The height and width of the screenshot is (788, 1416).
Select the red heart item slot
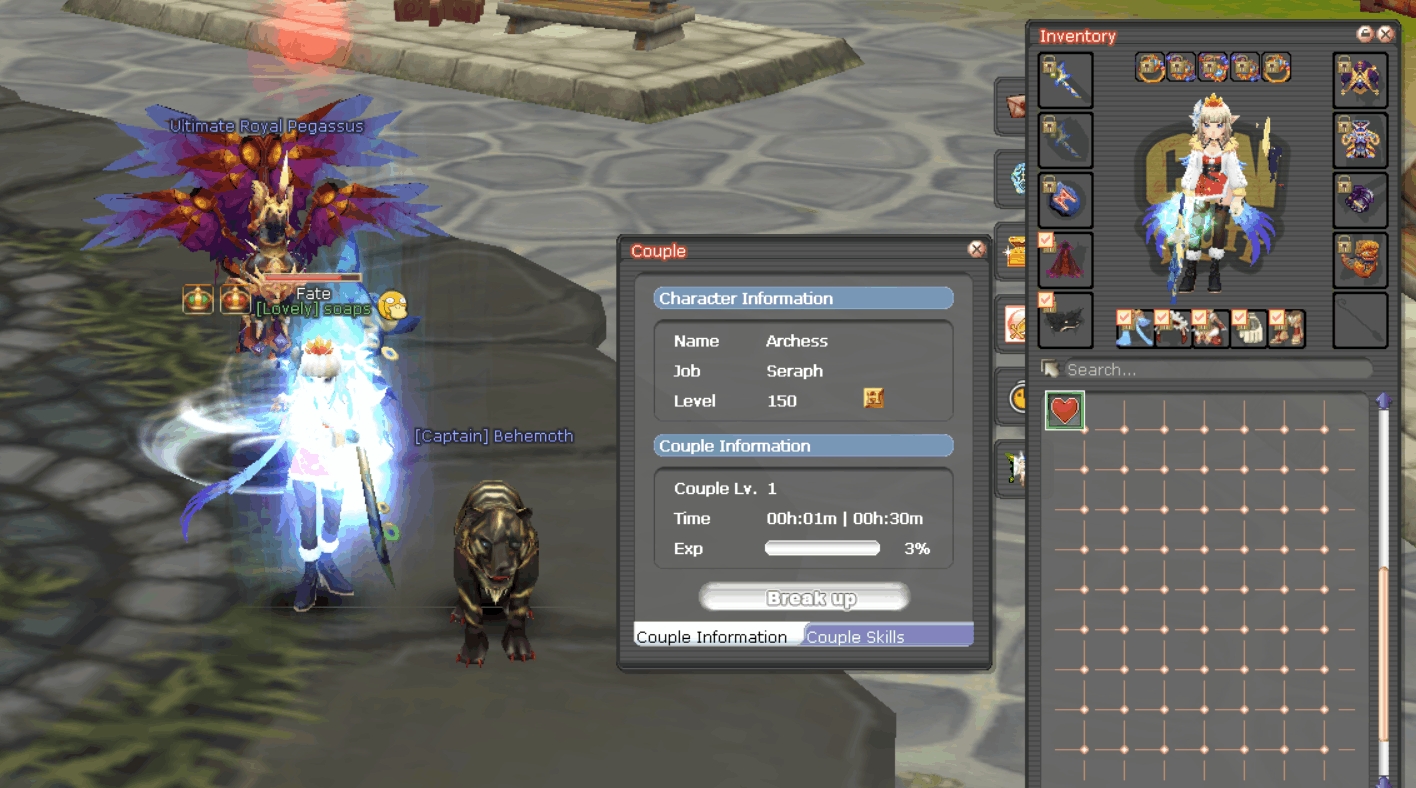tap(1065, 410)
